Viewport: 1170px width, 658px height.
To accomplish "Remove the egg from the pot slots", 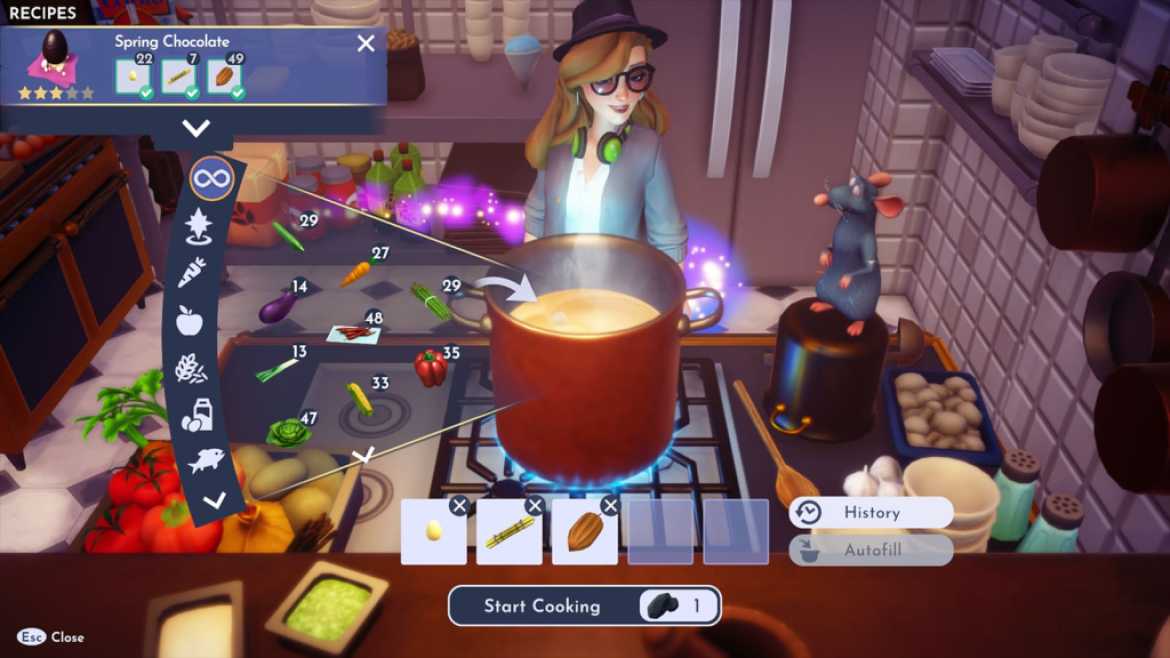I will pyautogui.click(x=459, y=506).
